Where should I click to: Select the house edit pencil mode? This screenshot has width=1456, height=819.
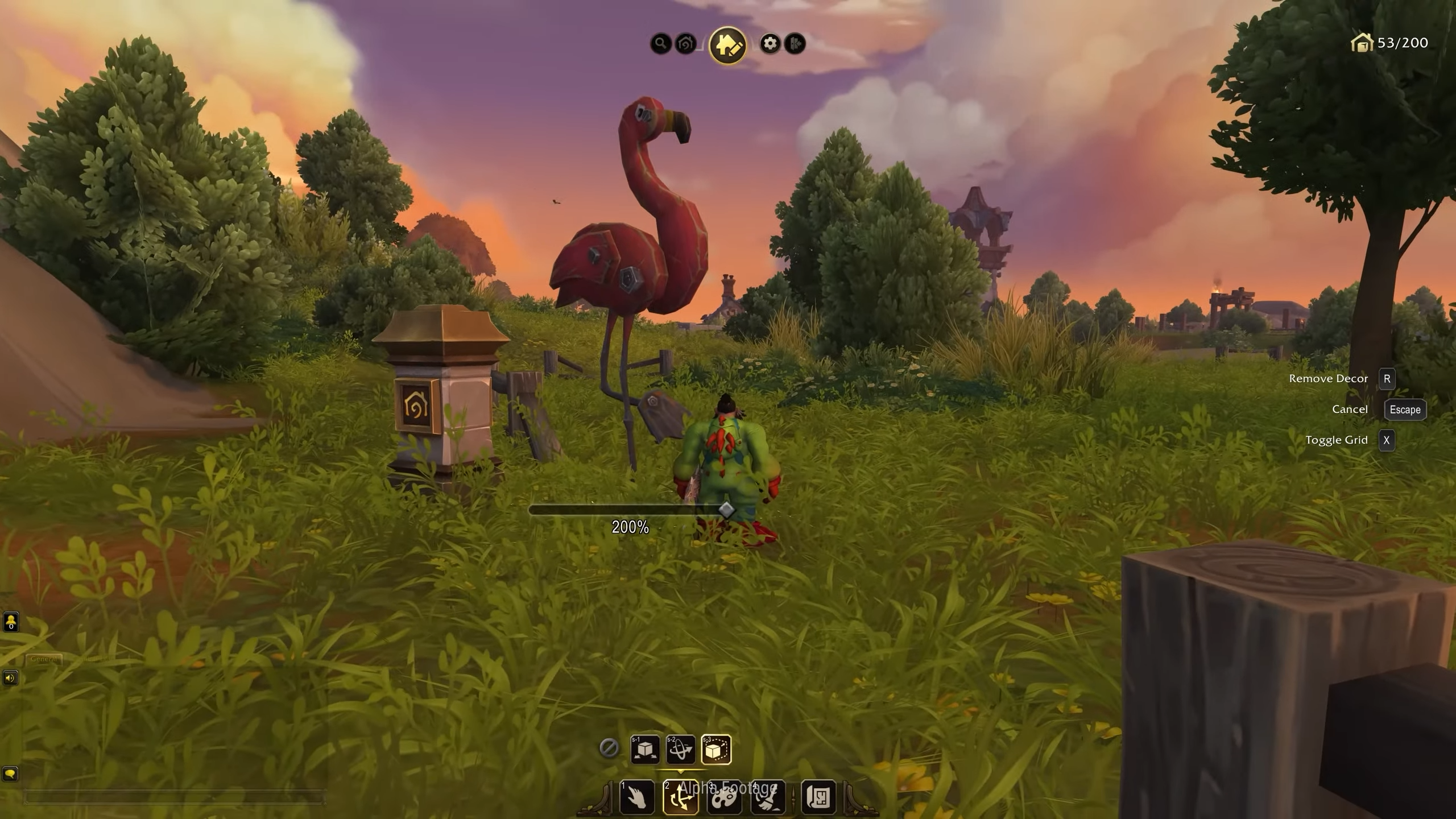(727, 44)
